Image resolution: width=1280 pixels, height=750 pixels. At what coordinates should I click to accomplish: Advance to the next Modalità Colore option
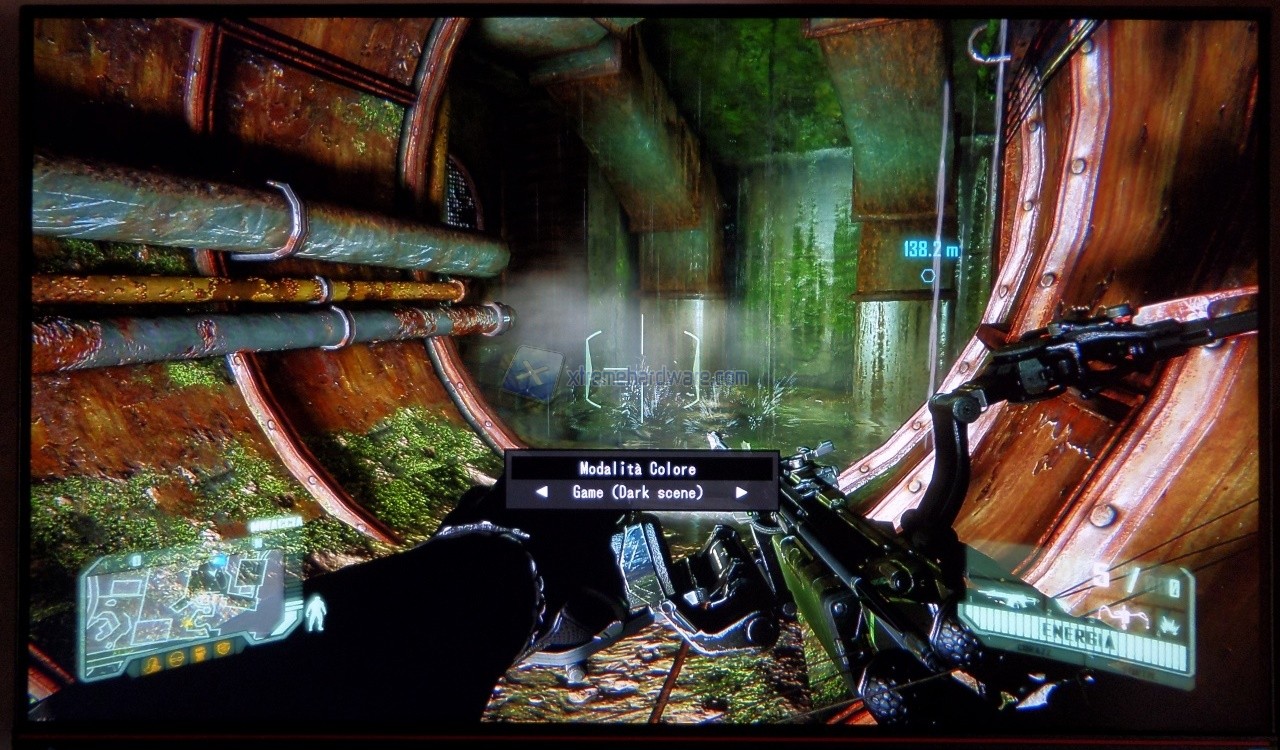pyautogui.click(x=741, y=492)
